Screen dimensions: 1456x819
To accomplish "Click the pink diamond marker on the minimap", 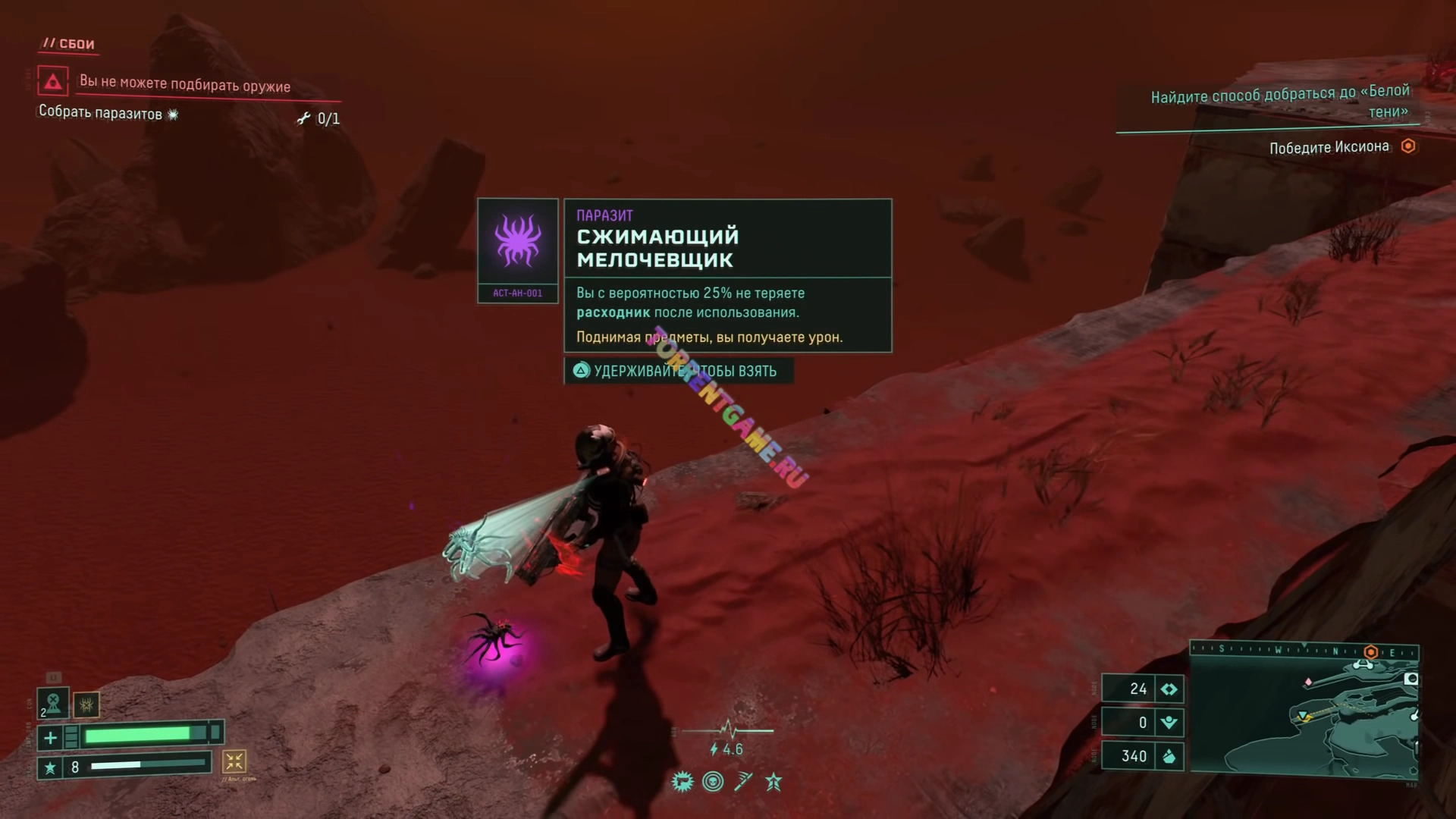I will tap(1308, 682).
